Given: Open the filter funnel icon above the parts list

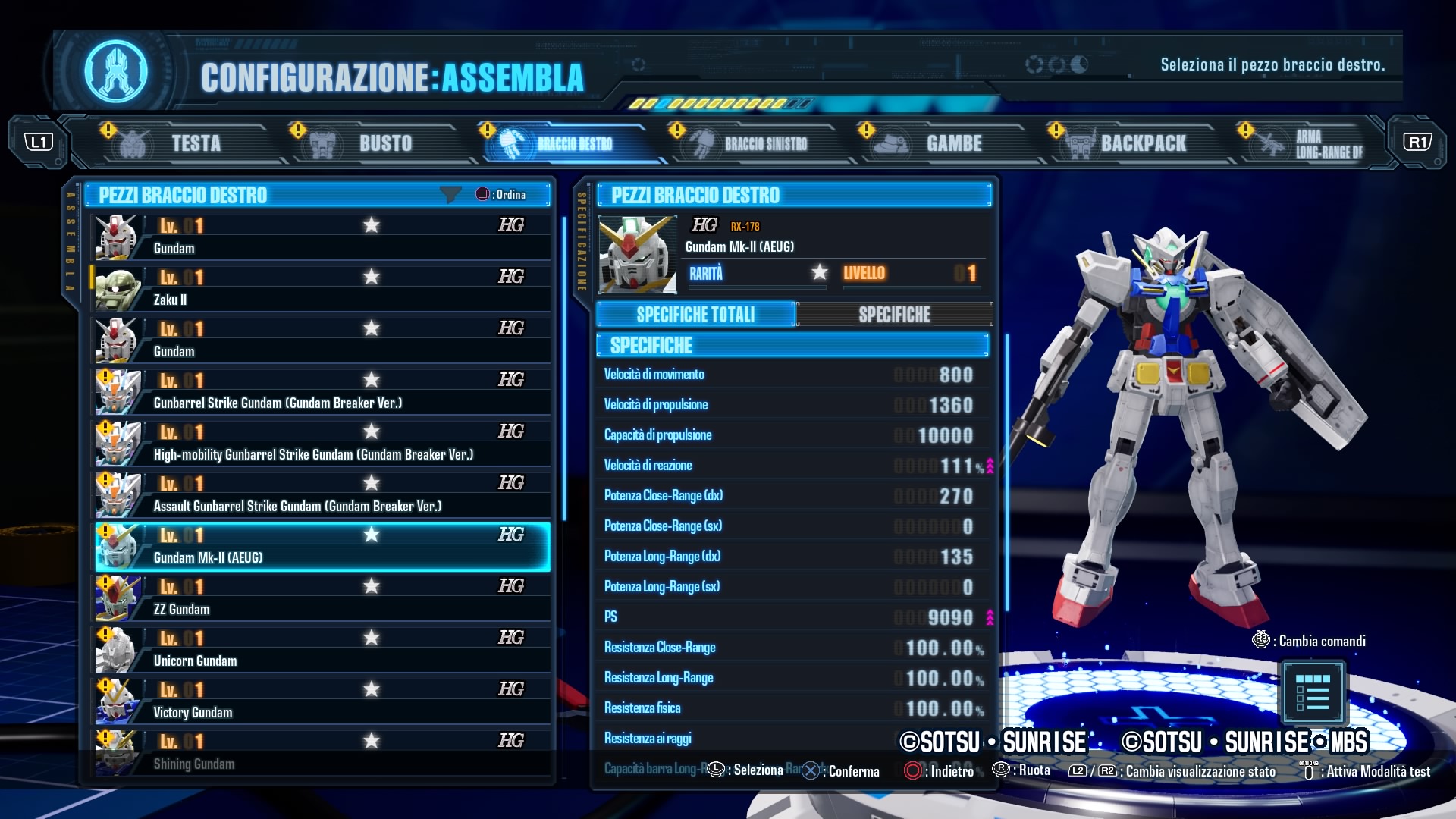Looking at the screenshot, I should (x=452, y=195).
